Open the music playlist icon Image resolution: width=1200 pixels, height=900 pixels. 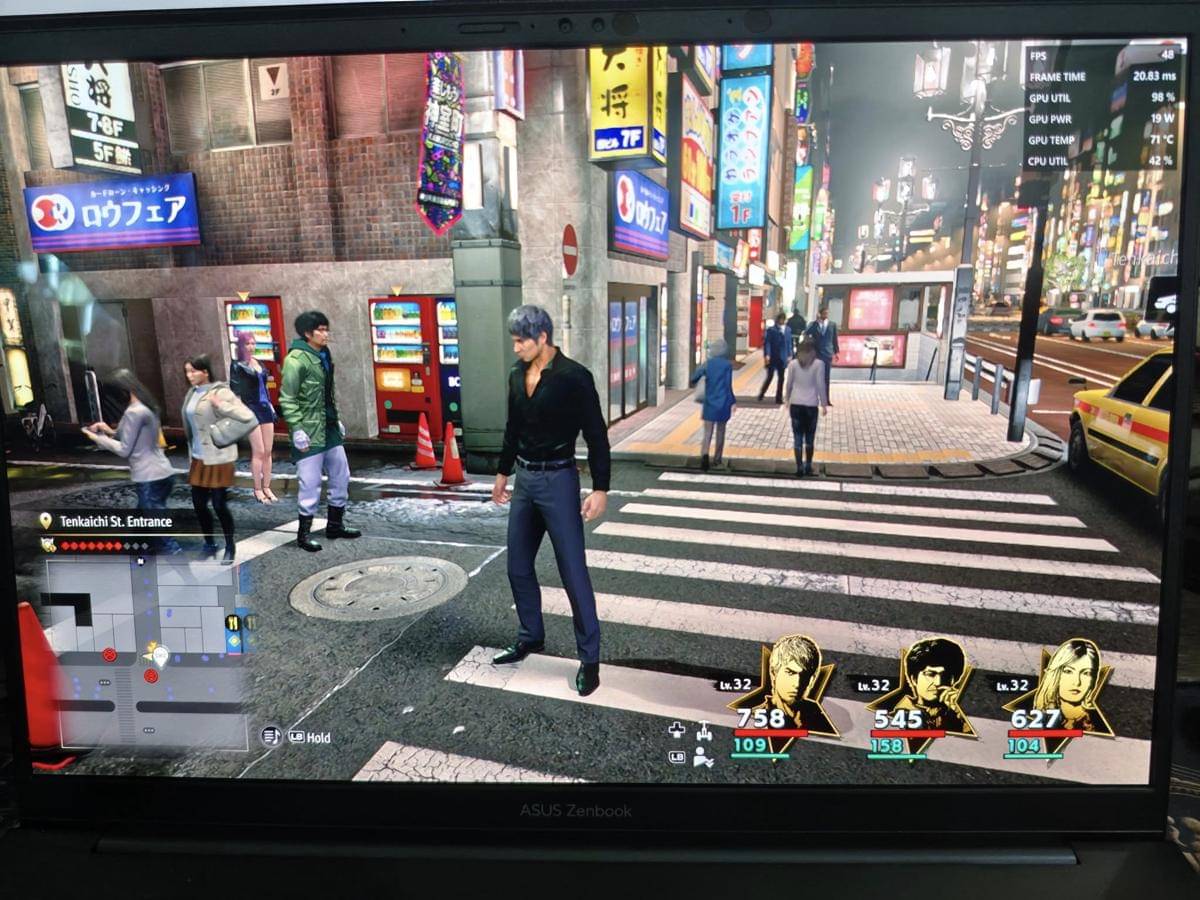click(x=270, y=737)
